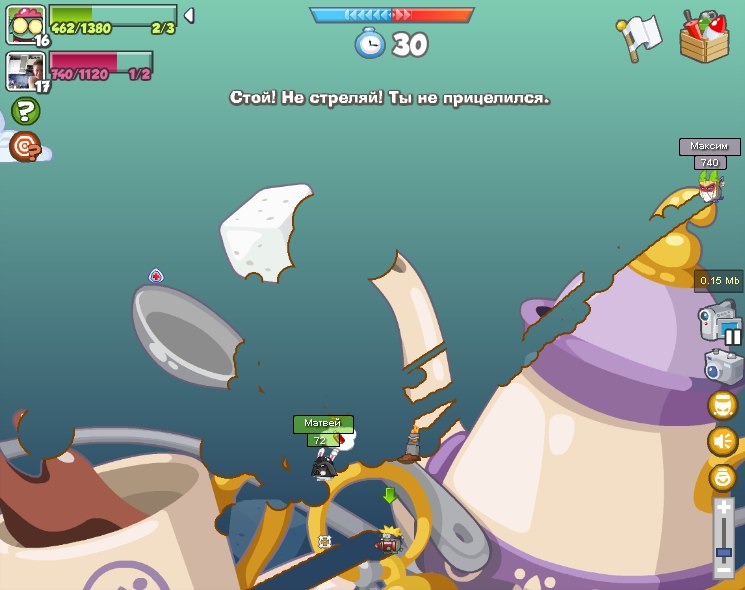Viewport: 745px width, 590px height.
Task: Take a screenshot with the photo camera
Action: pyautogui.click(x=723, y=367)
